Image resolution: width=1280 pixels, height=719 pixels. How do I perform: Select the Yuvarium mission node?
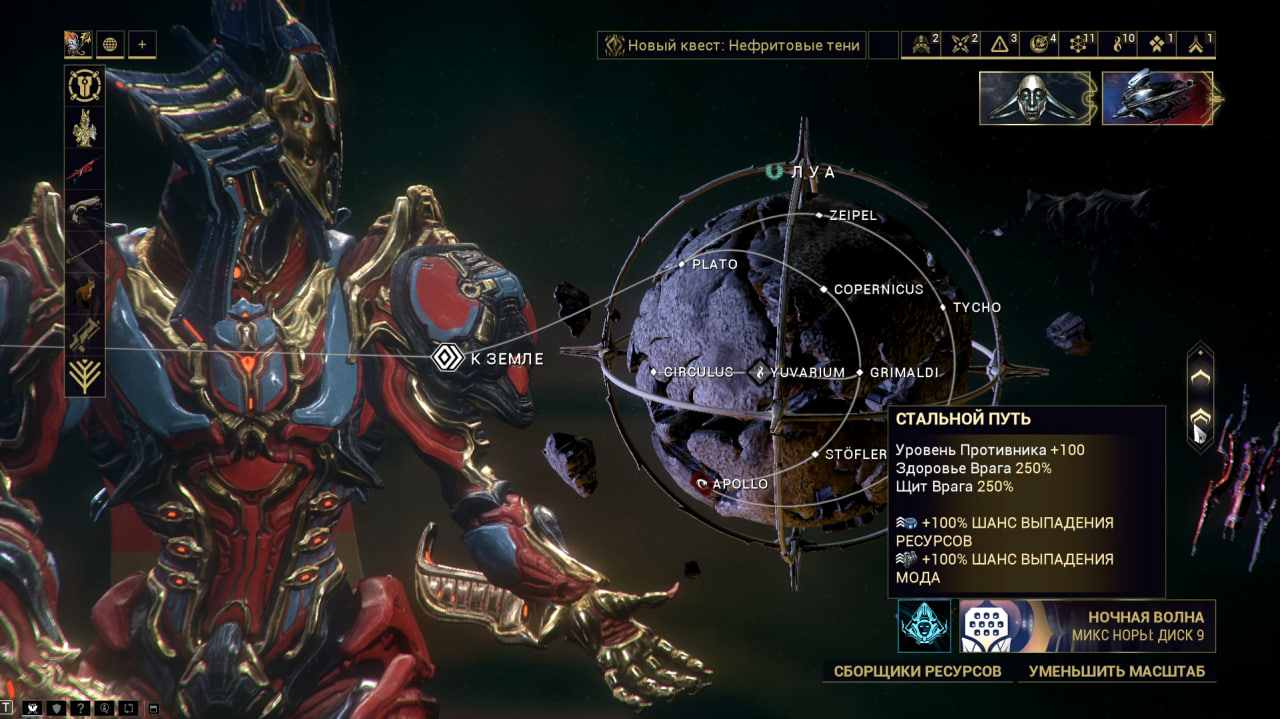click(760, 373)
